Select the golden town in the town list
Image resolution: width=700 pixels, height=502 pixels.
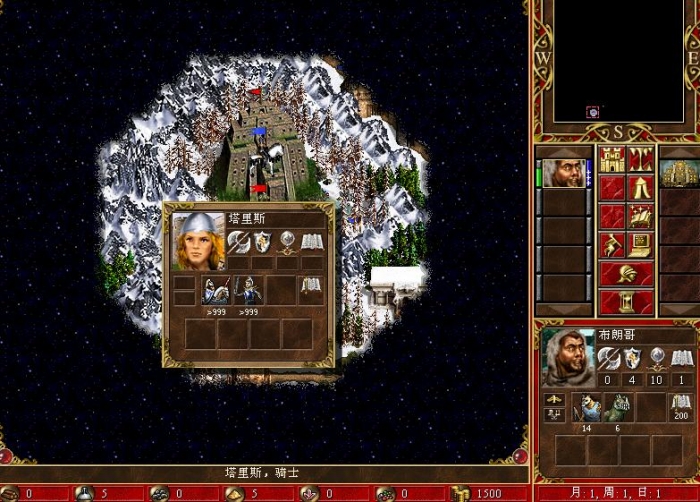click(x=679, y=172)
